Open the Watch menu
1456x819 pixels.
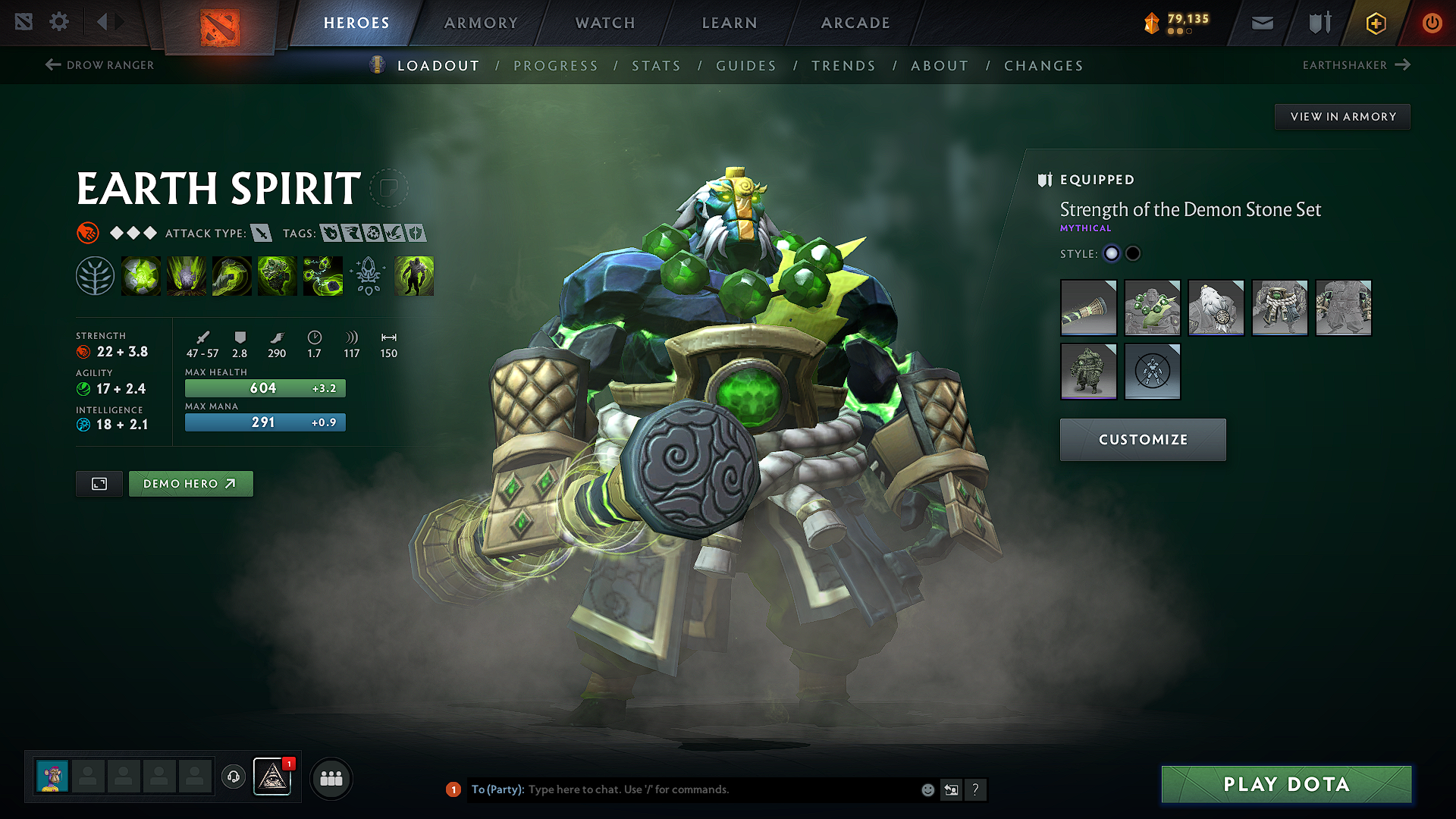[x=604, y=23]
